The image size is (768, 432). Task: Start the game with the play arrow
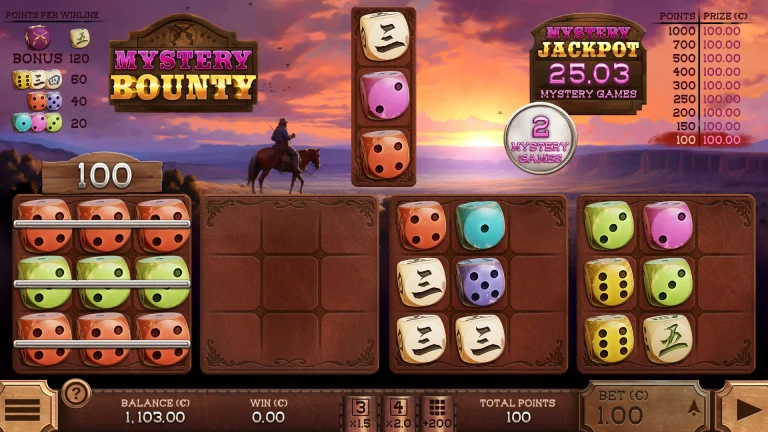coord(747,409)
